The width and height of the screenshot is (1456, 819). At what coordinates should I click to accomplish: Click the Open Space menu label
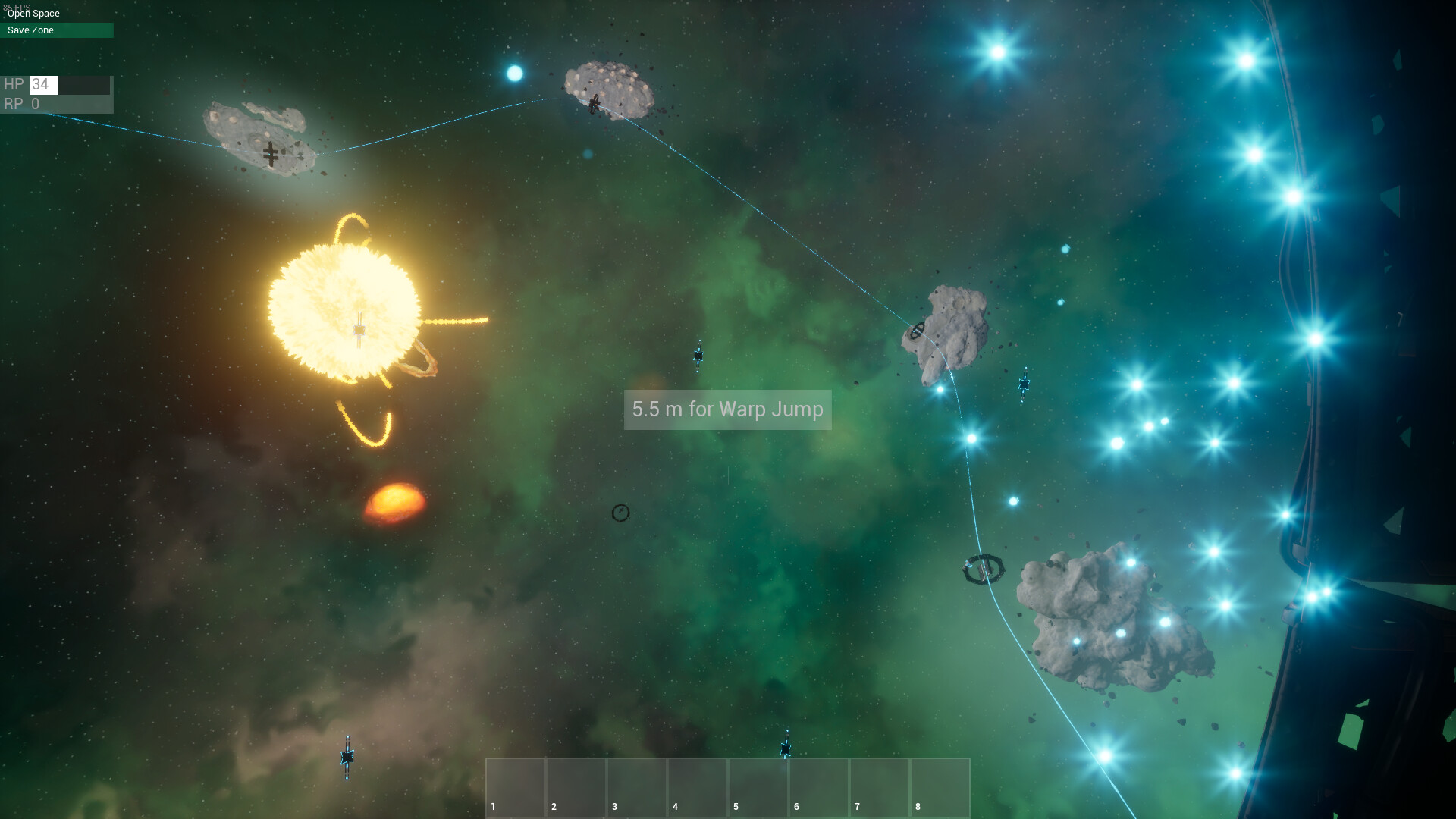coord(33,13)
